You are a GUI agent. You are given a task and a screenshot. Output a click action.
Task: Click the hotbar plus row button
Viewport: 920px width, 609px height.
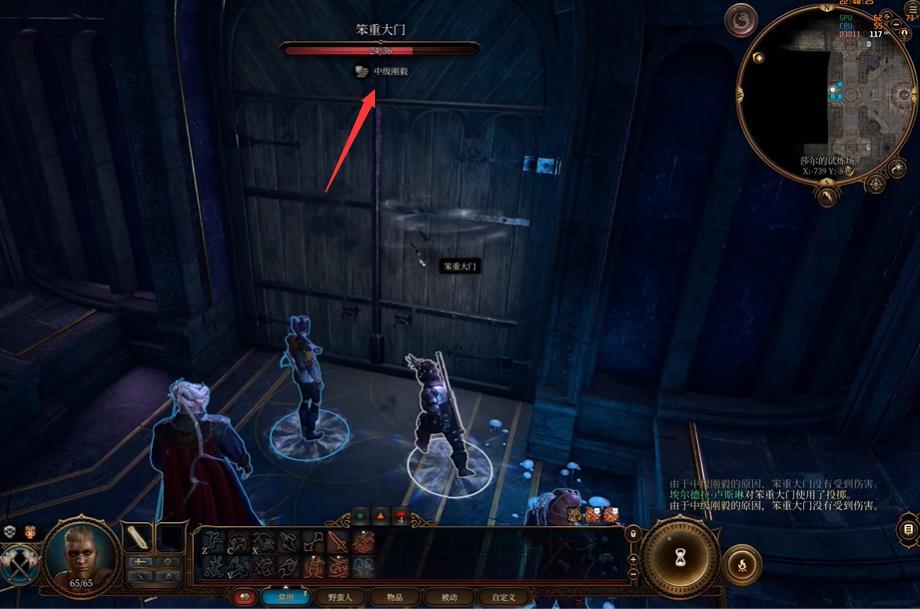[632, 561]
